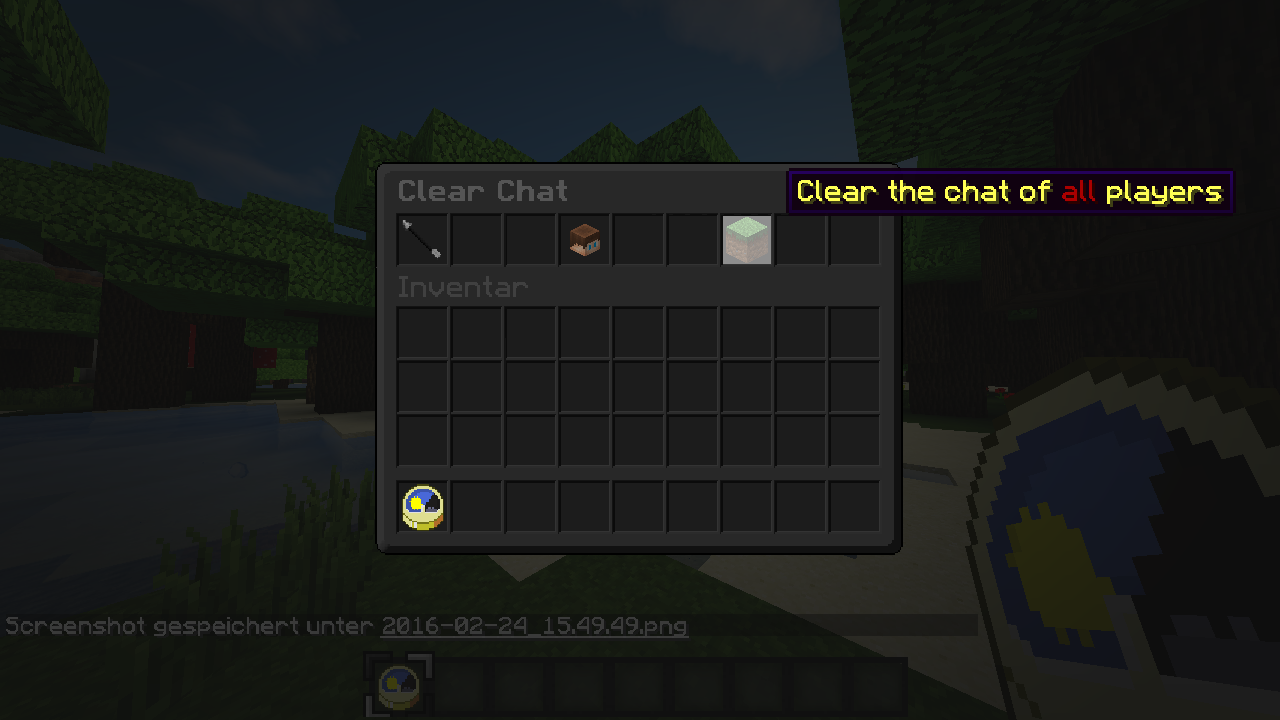Click the player head between arrow and grass block
The height and width of the screenshot is (720, 1280).
click(x=584, y=239)
